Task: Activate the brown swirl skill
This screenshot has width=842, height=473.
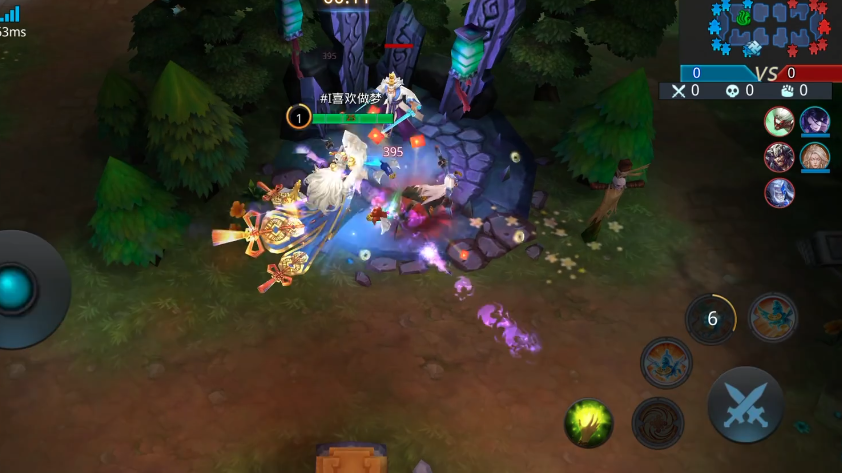Action: pos(657,422)
